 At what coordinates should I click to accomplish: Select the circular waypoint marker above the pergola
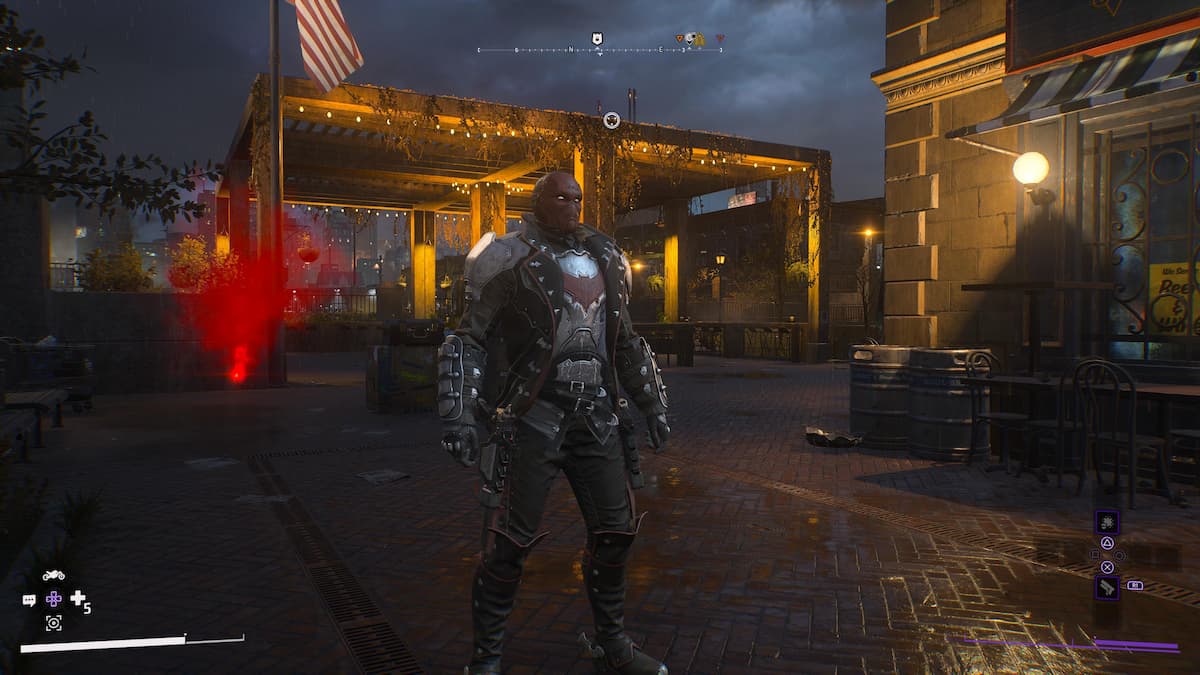(611, 120)
